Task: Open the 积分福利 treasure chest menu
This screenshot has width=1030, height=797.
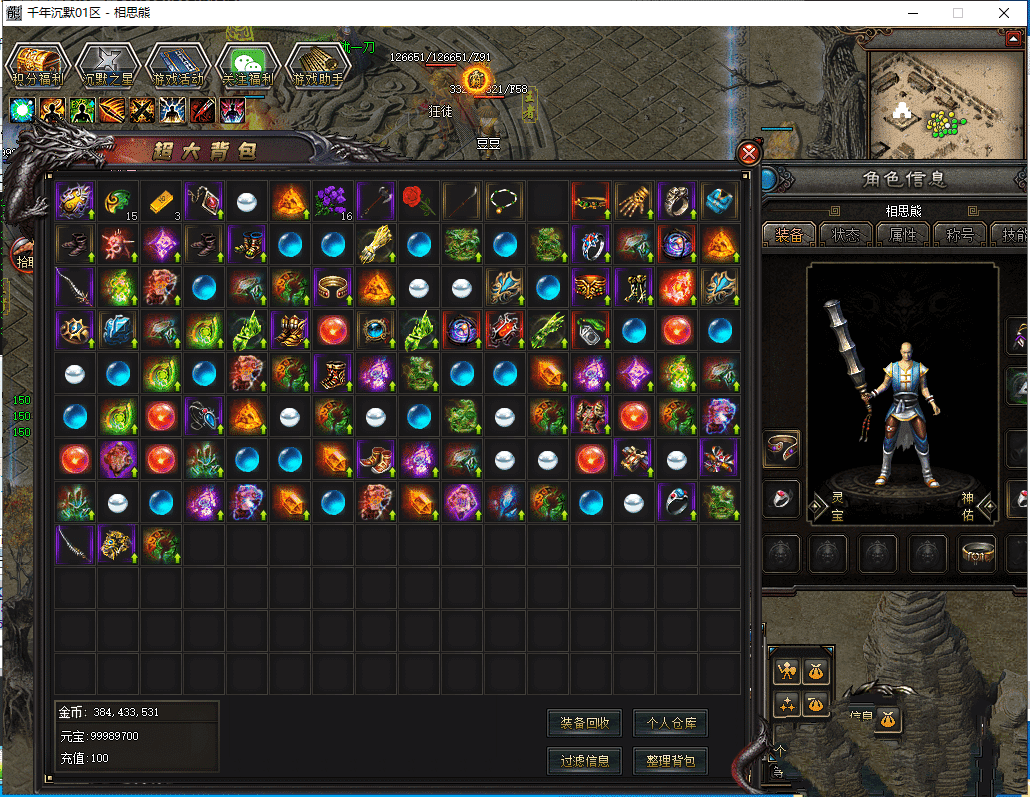Action: (x=37, y=66)
